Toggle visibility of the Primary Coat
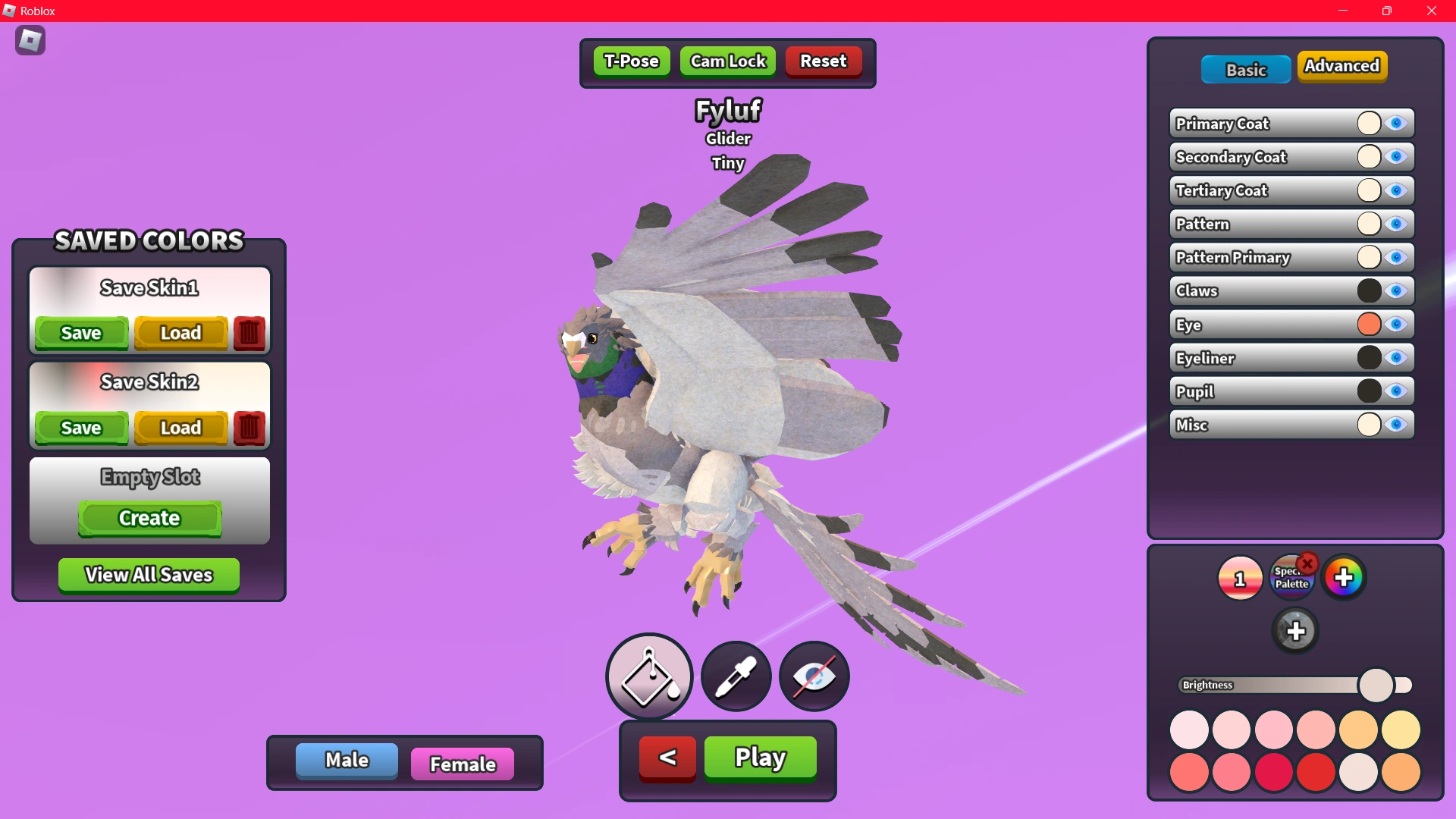Screen dimensions: 1456x819 point(1398,123)
